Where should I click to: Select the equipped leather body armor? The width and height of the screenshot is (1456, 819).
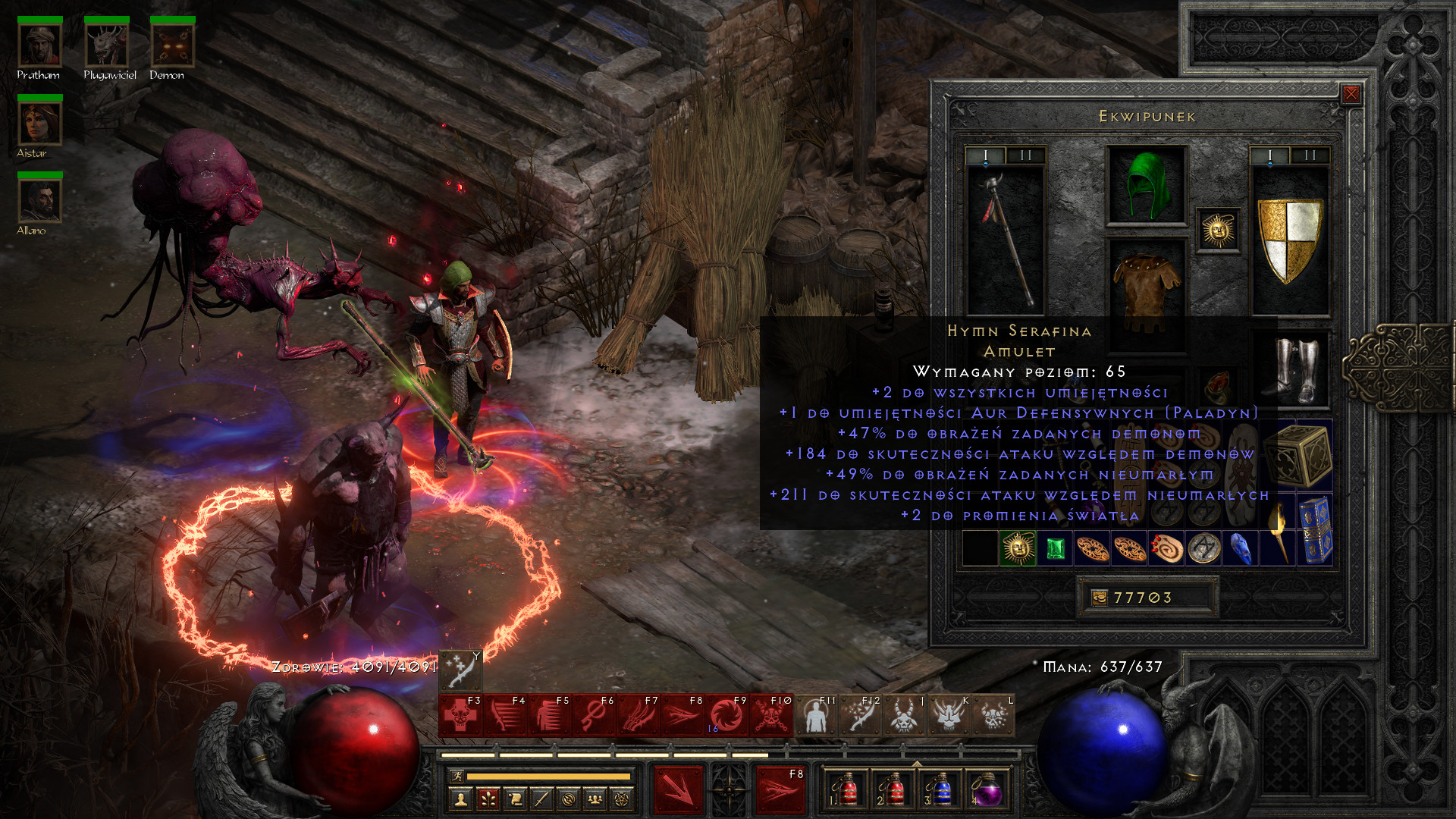tap(1146, 287)
